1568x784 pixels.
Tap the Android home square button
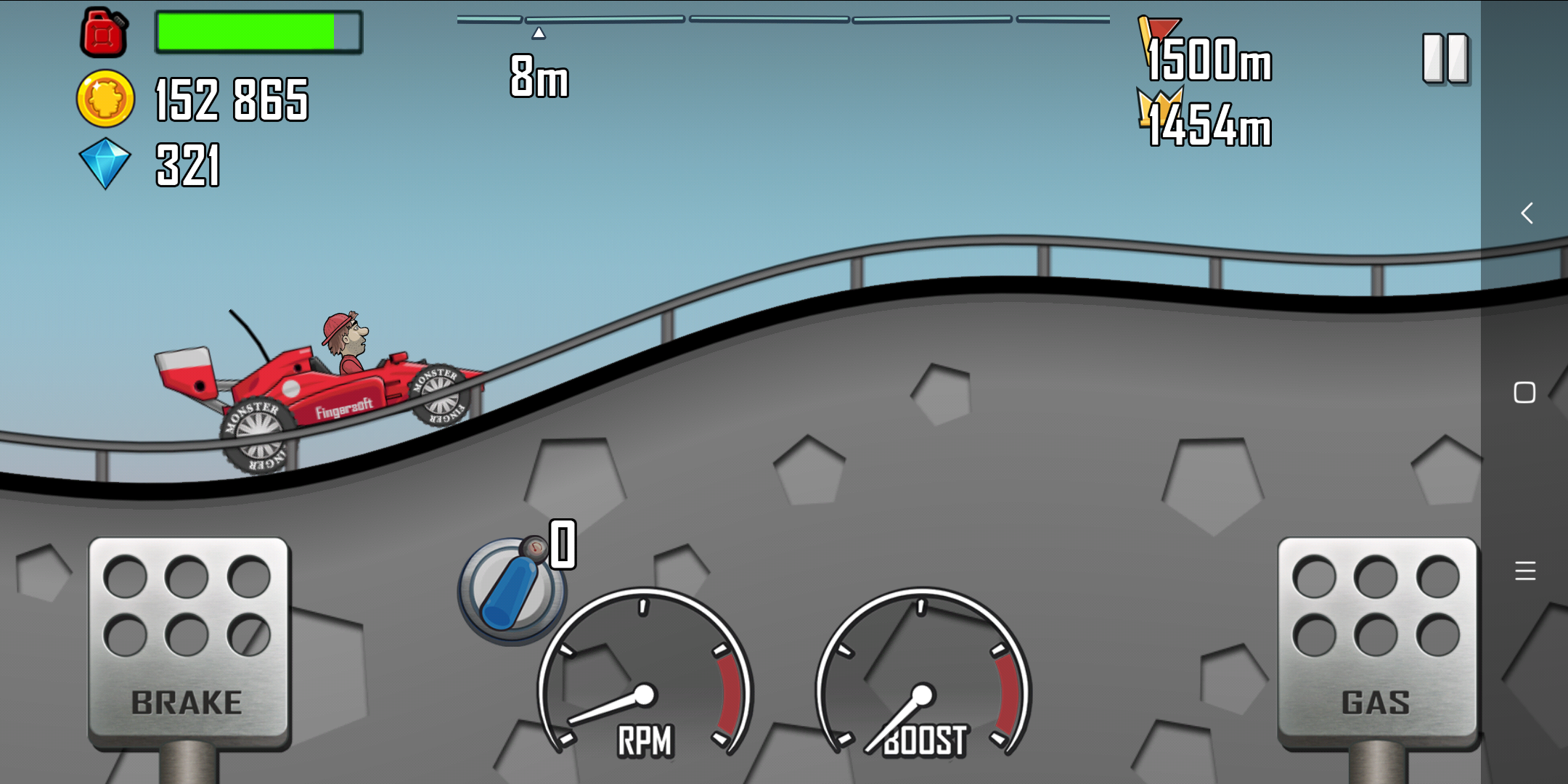click(1524, 393)
